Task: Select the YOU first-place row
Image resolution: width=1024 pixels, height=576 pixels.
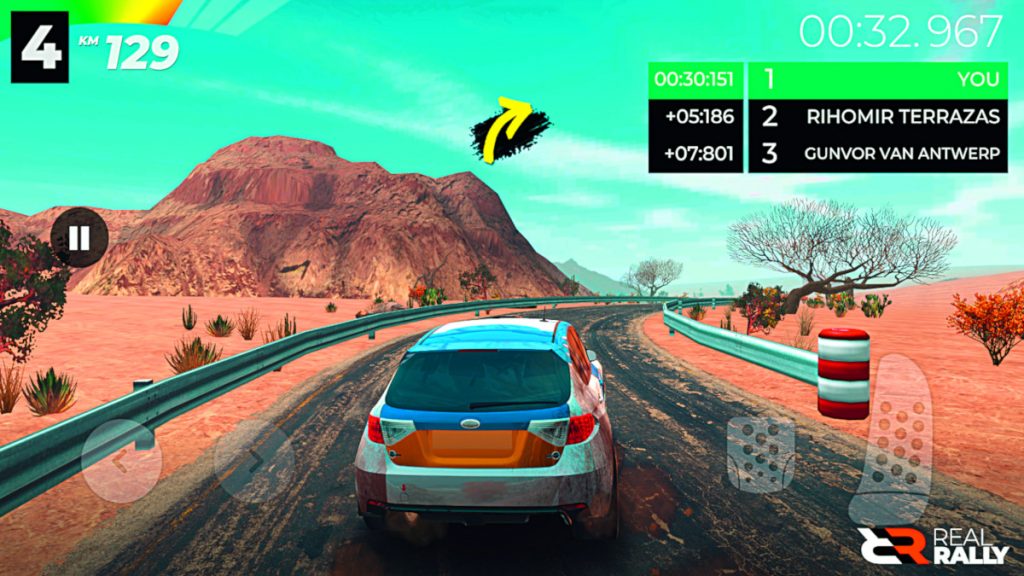Action: click(878, 79)
